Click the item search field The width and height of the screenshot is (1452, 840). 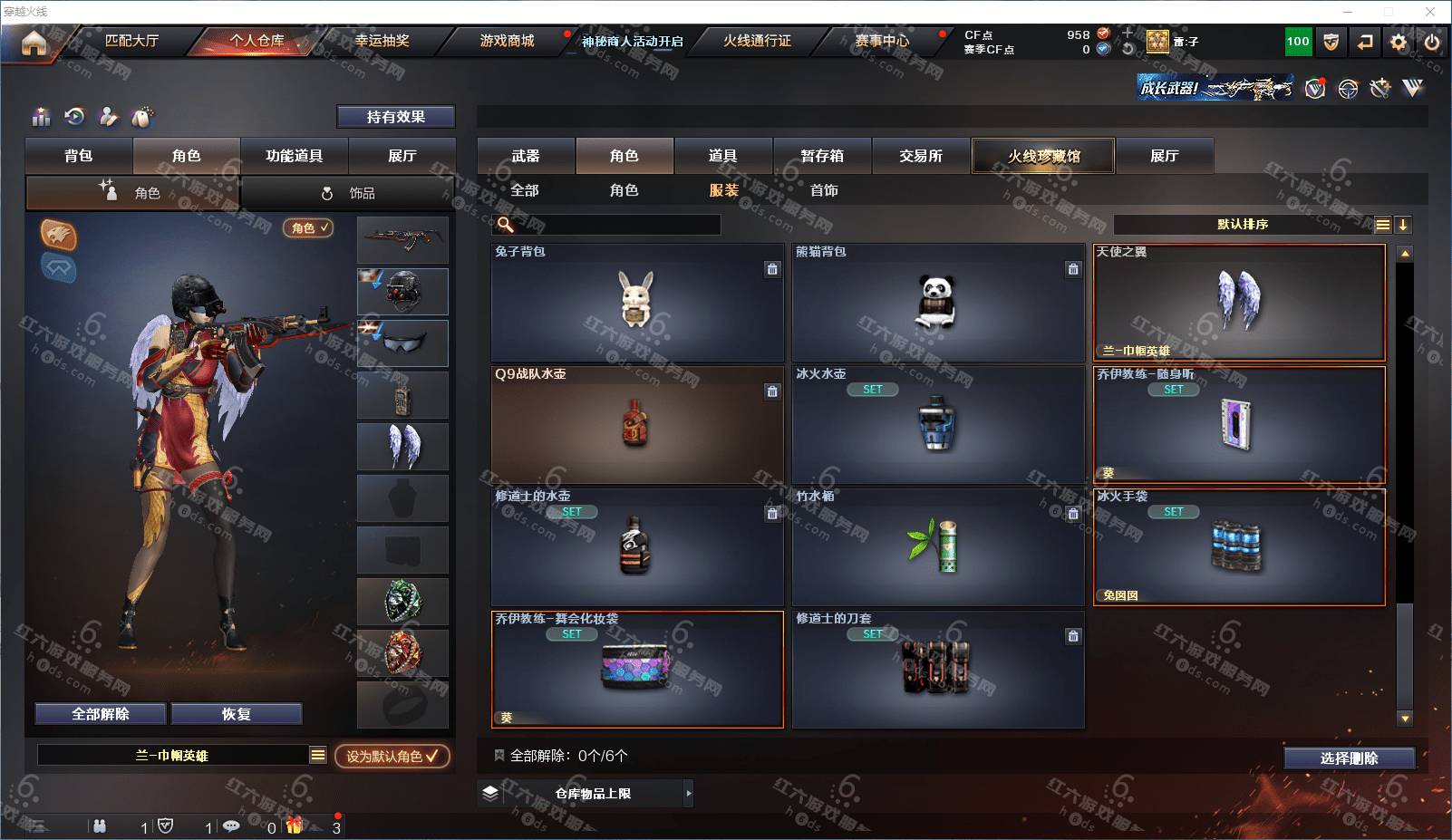(616, 225)
